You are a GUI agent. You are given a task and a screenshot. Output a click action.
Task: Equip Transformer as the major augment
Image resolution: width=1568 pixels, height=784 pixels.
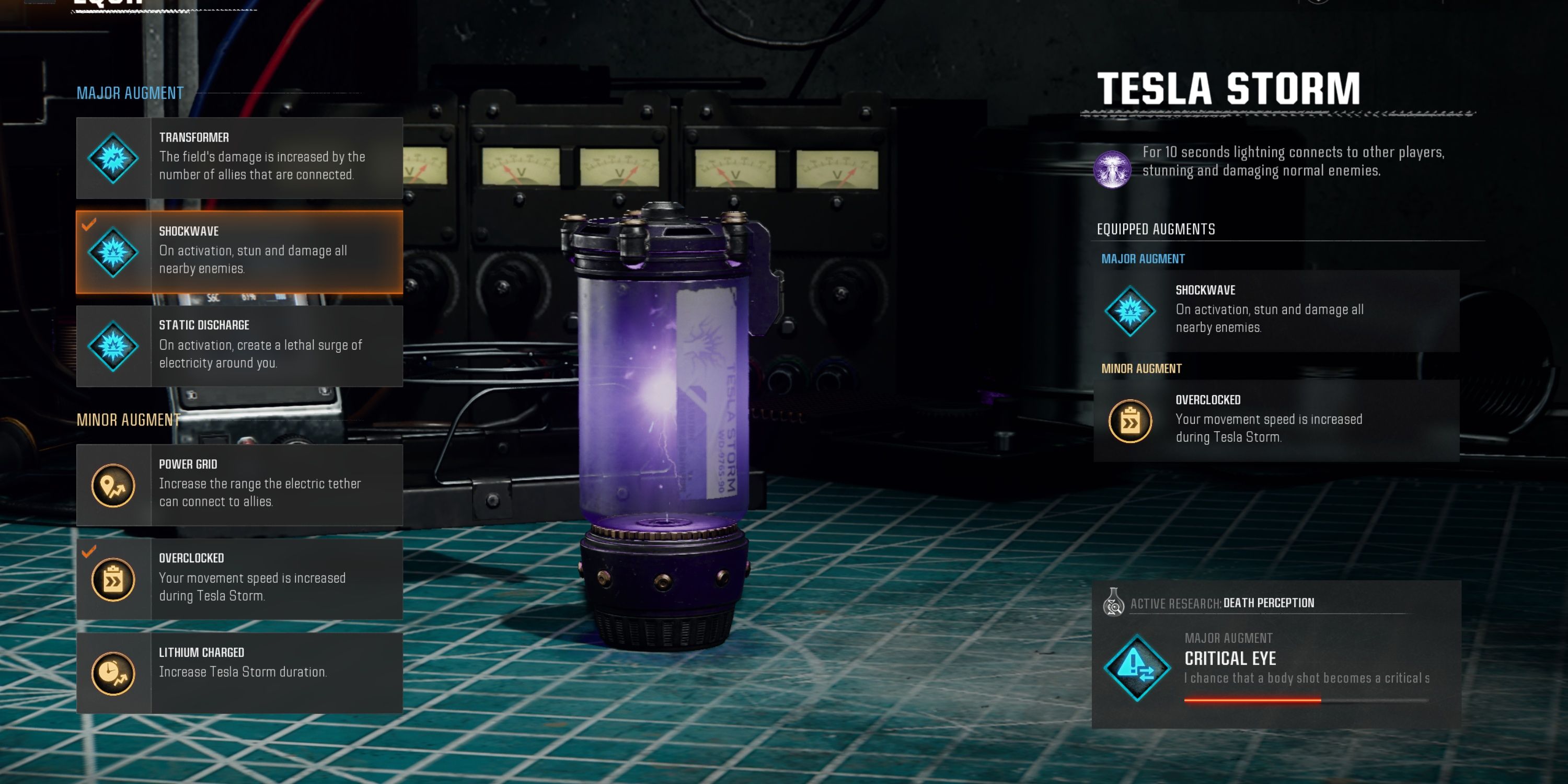(x=240, y=158)
